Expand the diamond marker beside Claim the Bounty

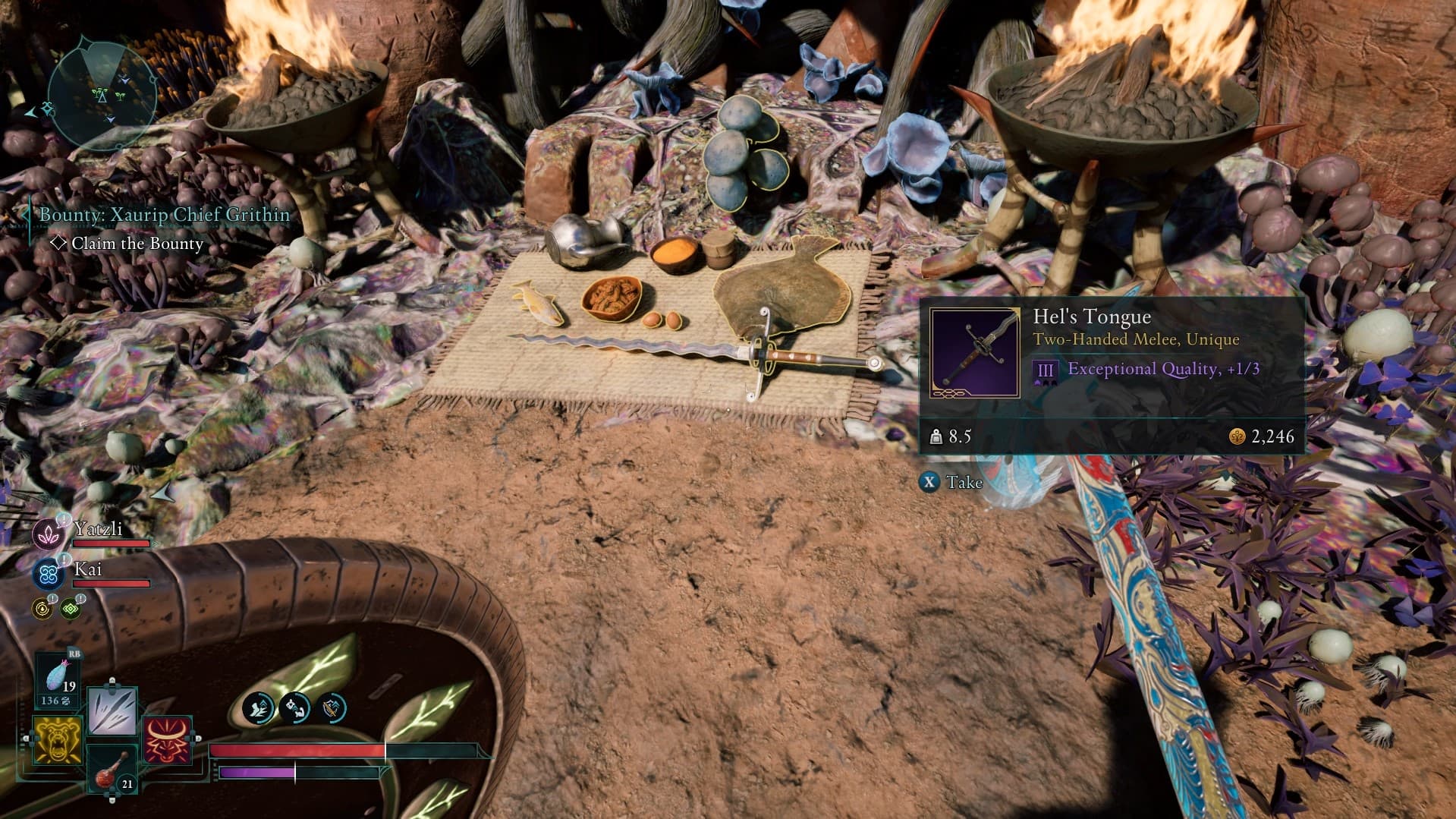pos(59,244)
